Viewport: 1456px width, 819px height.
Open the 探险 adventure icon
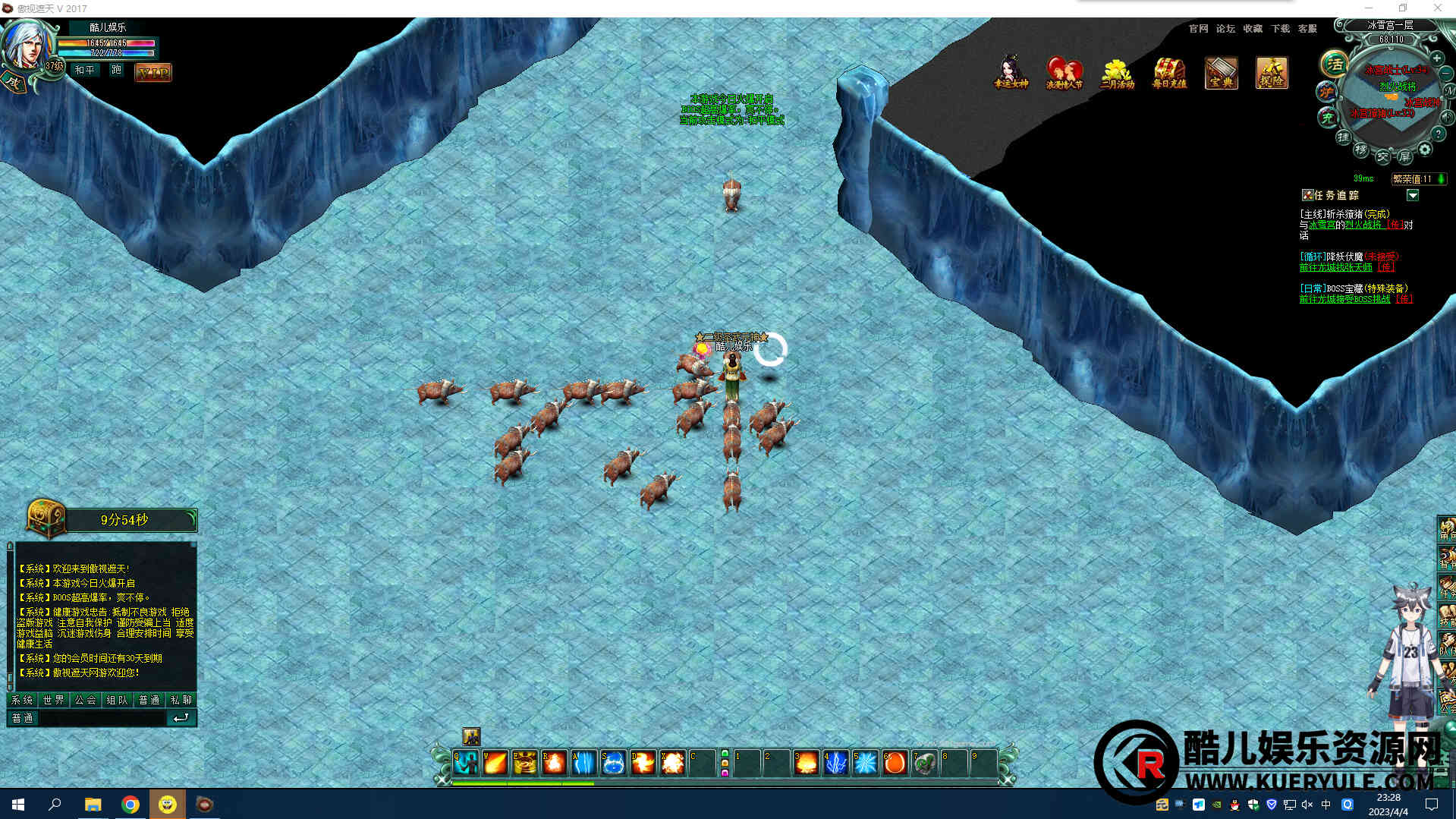(x=1272, y=73)
